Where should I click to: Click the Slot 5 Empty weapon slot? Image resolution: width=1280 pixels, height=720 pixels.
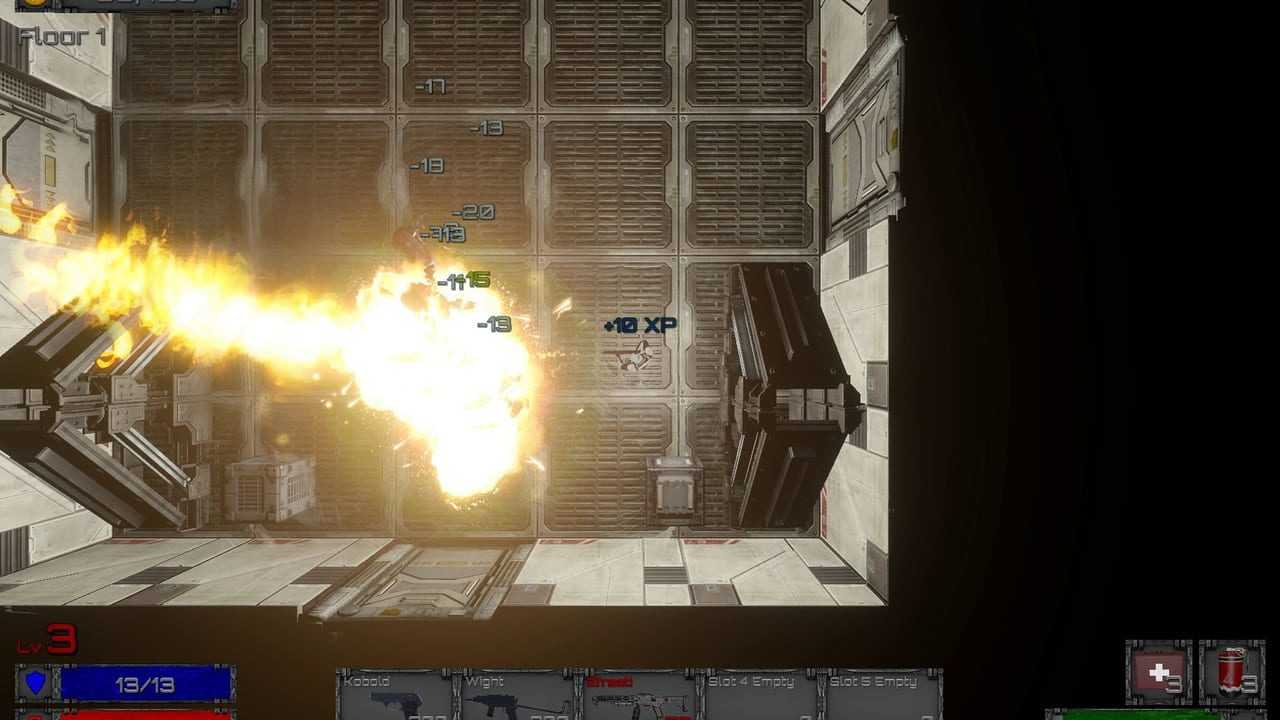[882, 695]
